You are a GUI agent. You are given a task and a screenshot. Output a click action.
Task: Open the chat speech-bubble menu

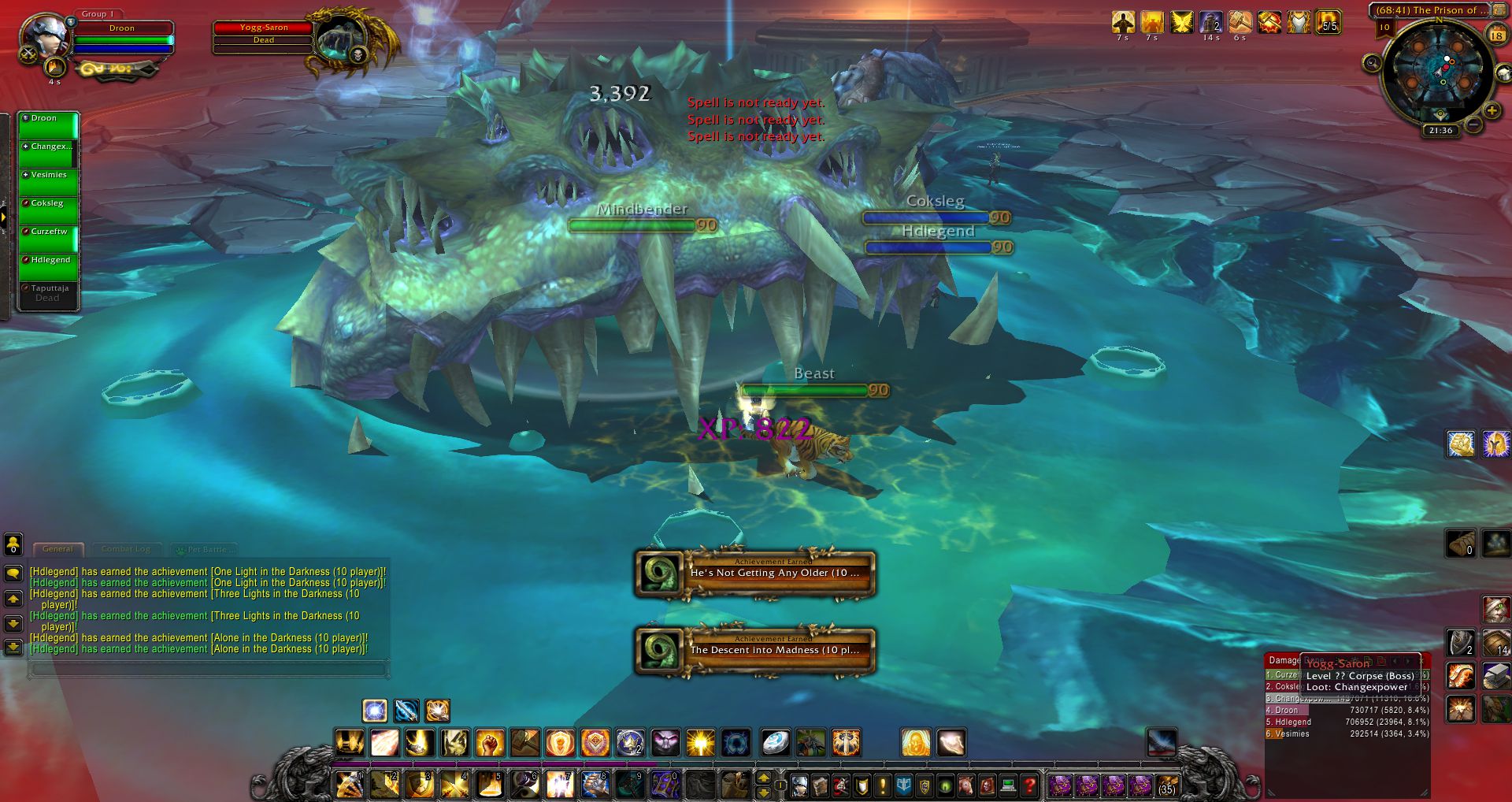[x=13, y=574]
